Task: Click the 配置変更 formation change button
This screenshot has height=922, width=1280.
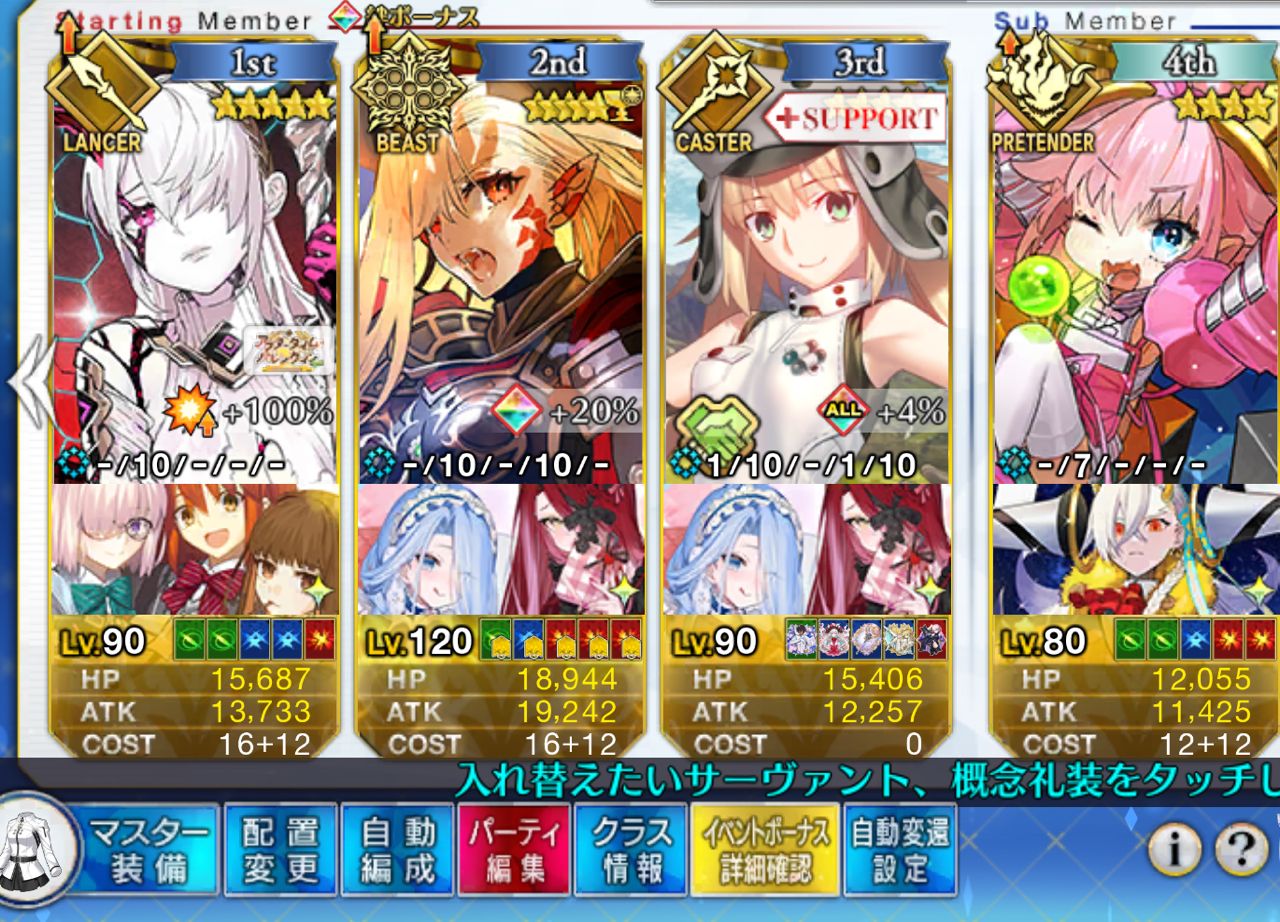Action: click(x=281, y=850)
